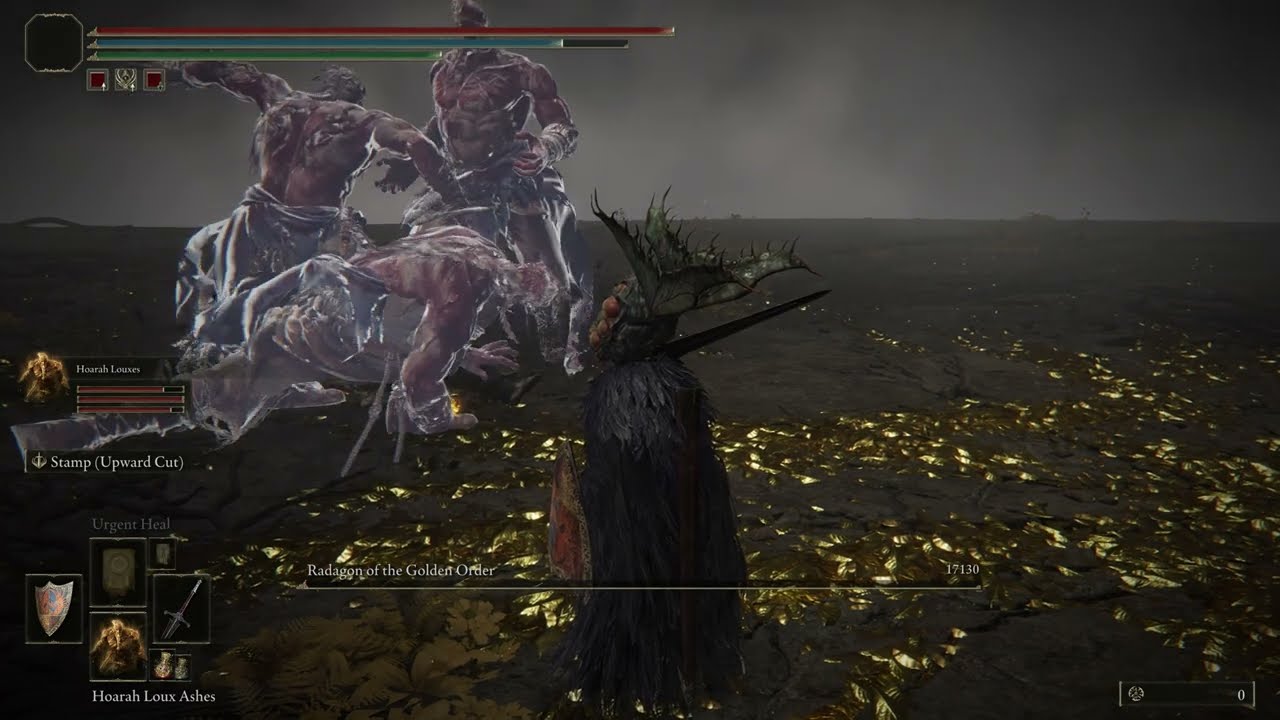Click the Stamp (Upward Cut) skill label
Screen dimensions: 1280x720
click(106, 462)
